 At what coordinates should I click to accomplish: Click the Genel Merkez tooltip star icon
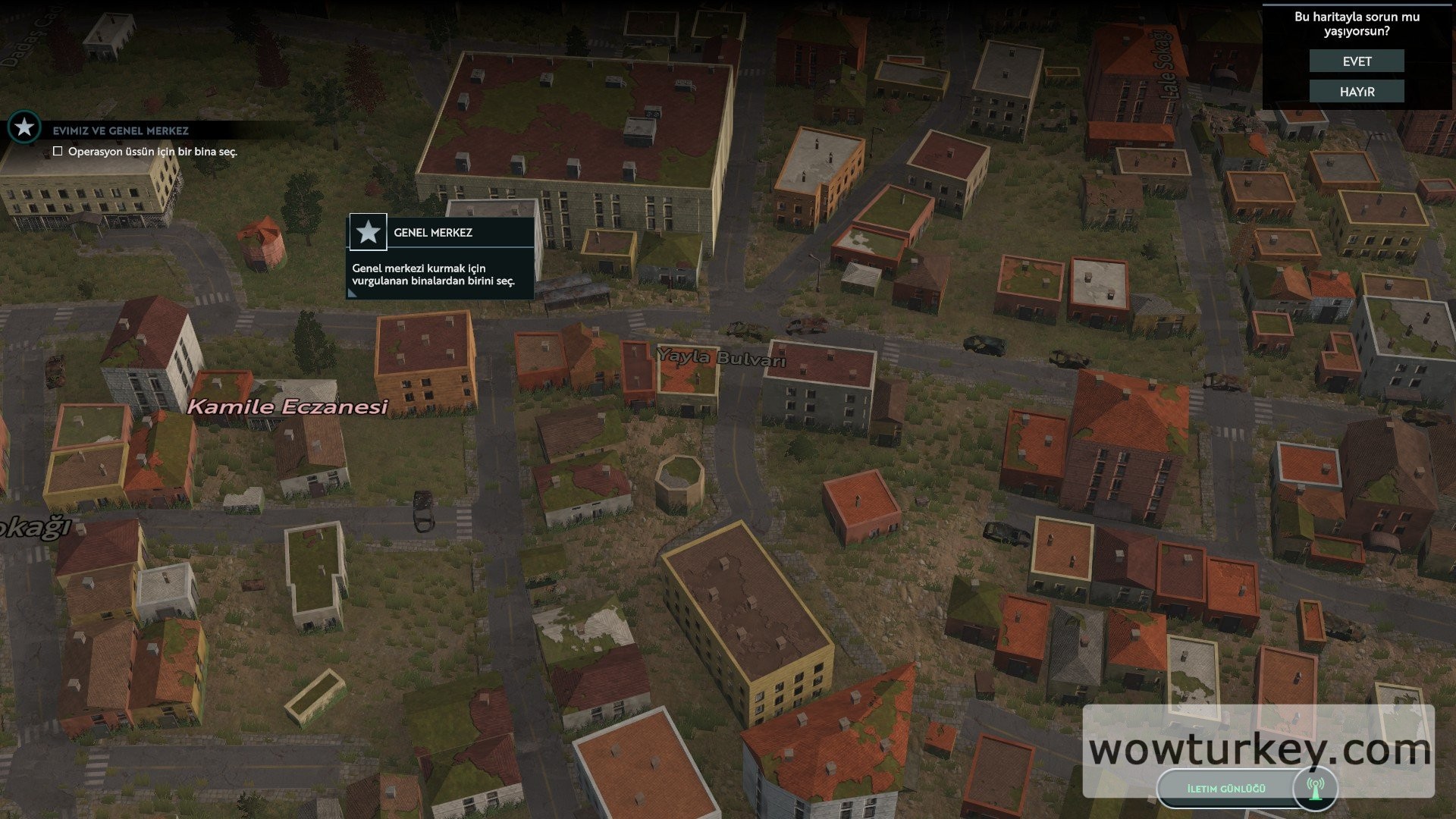tap(369, 232)
